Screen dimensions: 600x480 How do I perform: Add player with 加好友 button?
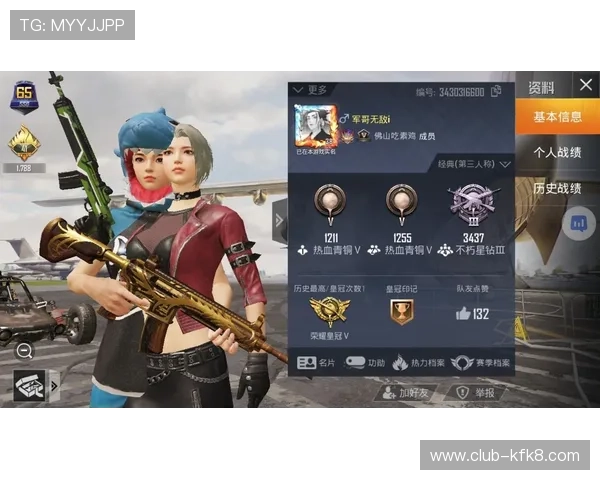[406, 393]
